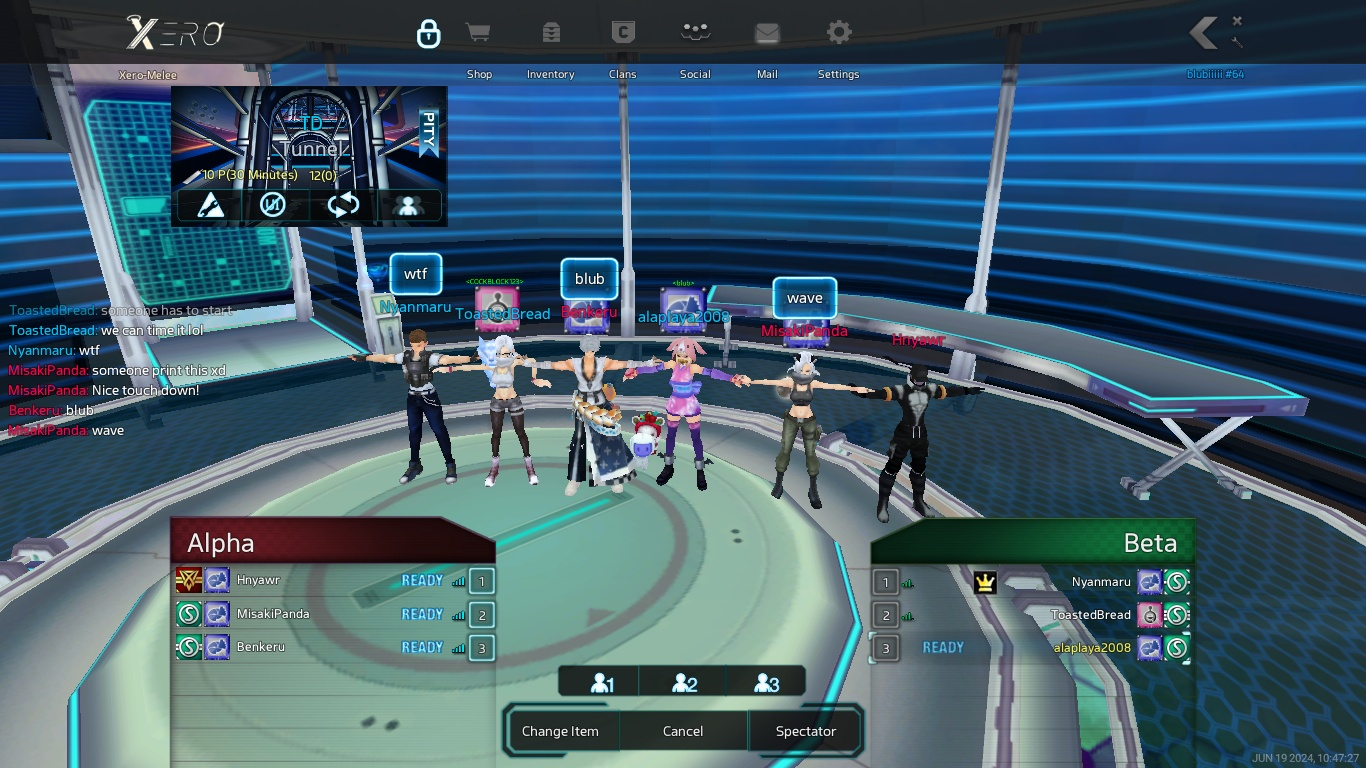Go back using the top-right arrow

pos(1204,33)
